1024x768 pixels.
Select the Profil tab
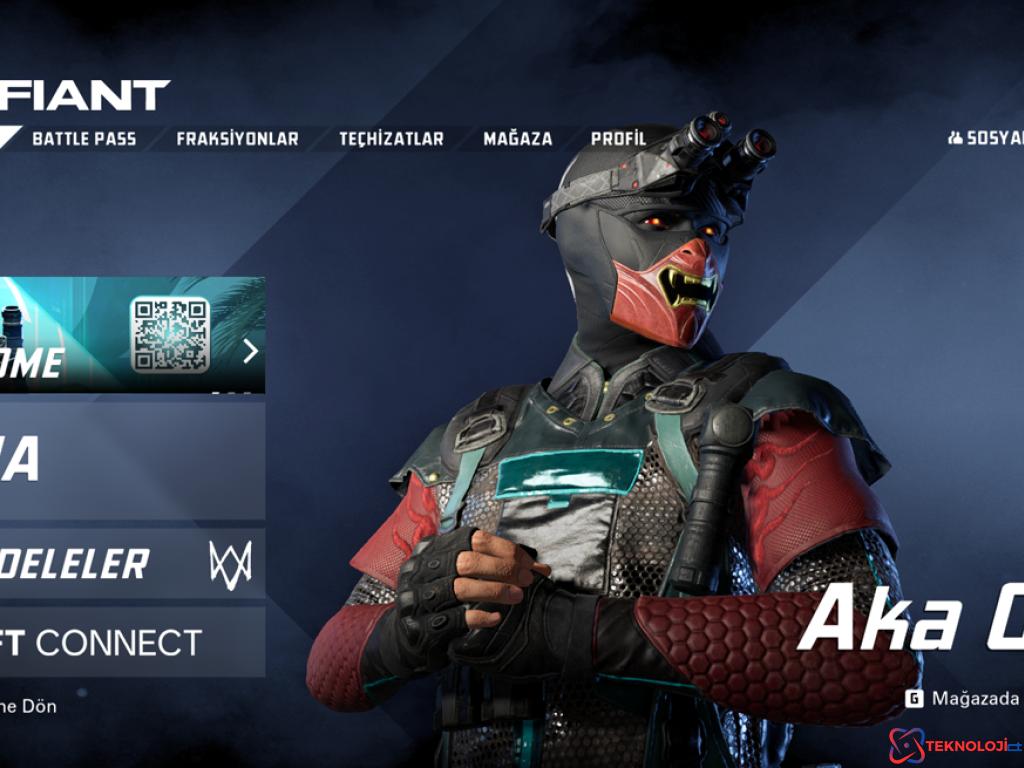618,139
